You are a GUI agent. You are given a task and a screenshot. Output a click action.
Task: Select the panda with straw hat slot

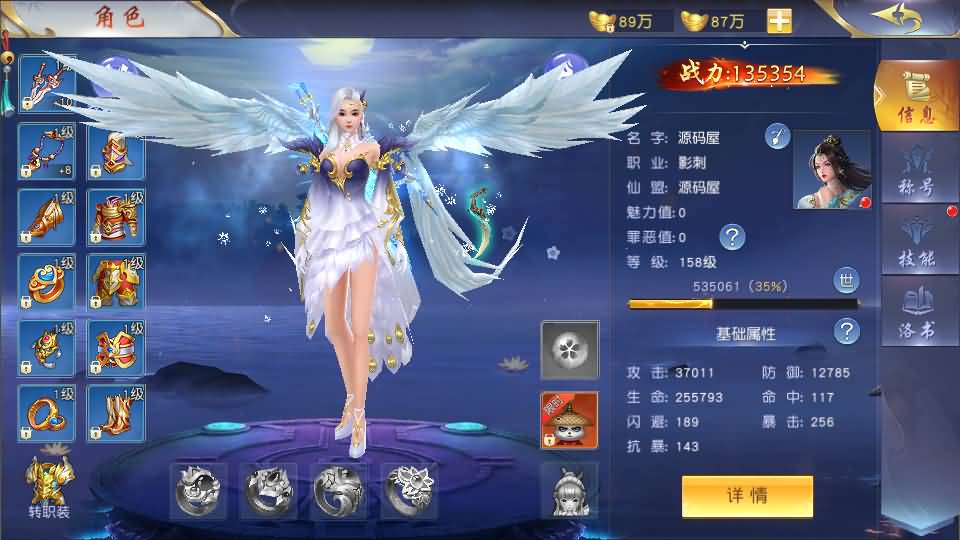click(x=570, y=420)
